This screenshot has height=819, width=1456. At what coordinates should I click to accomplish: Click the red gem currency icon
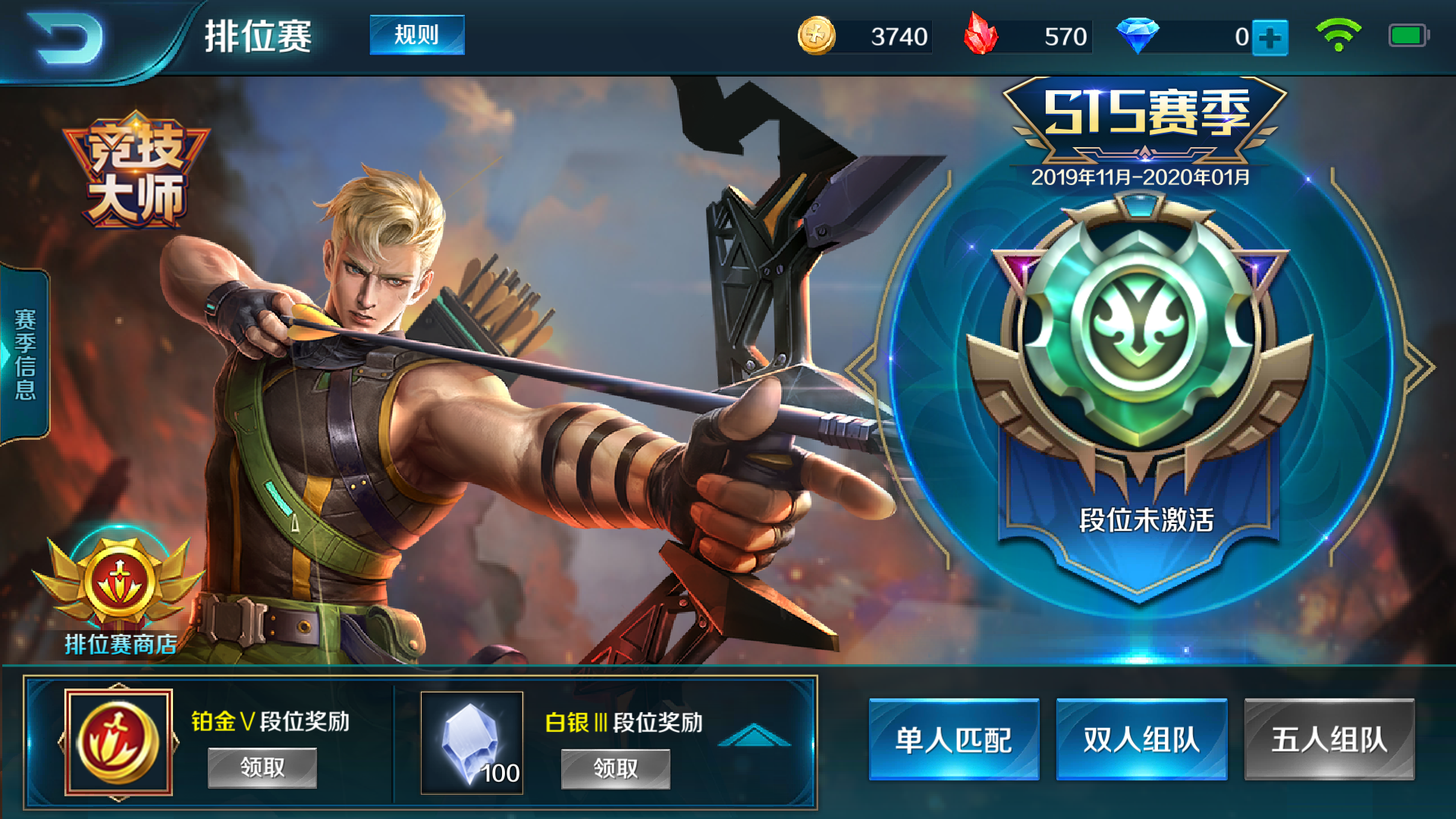click(982, 34)
